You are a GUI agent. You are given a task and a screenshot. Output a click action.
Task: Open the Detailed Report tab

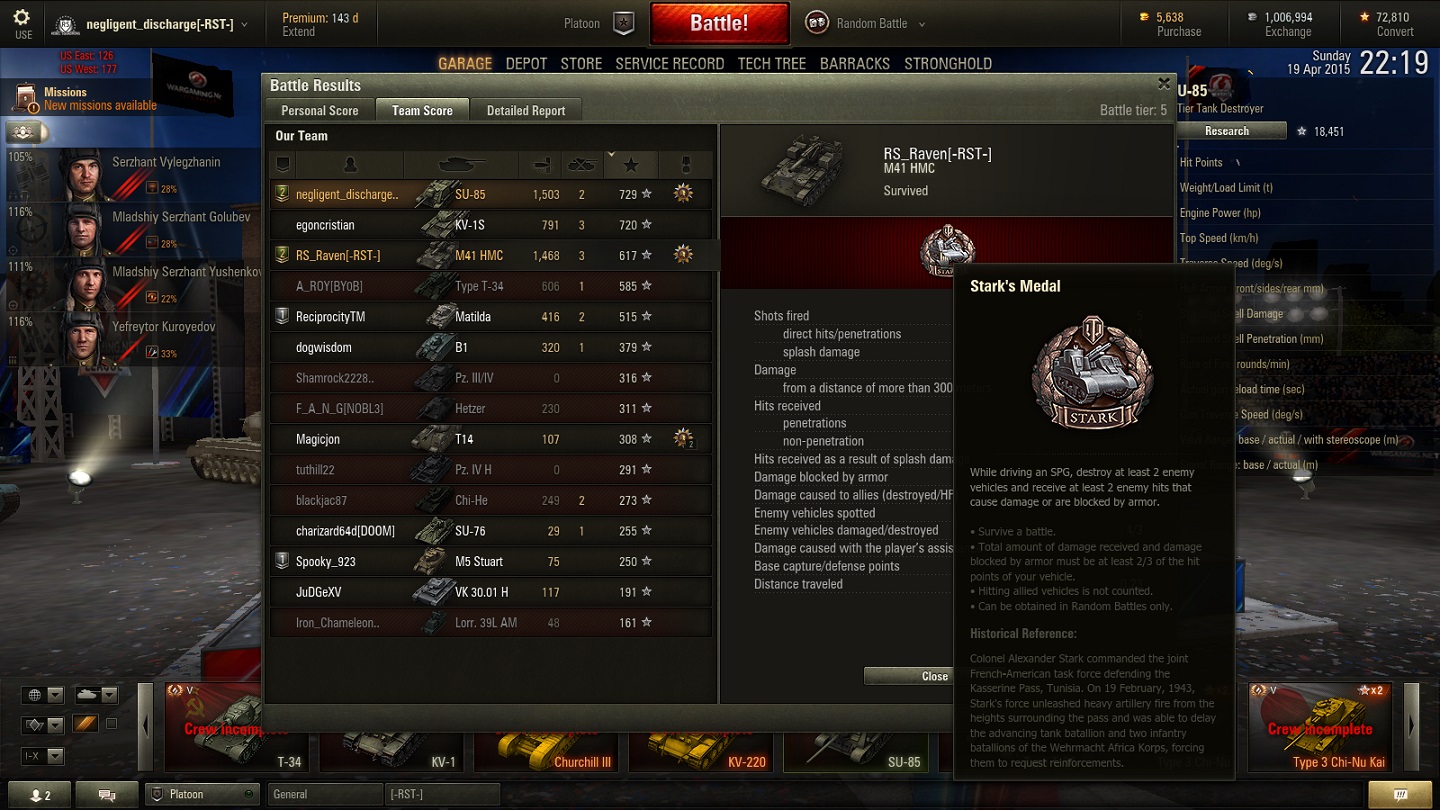click(526, 111)
